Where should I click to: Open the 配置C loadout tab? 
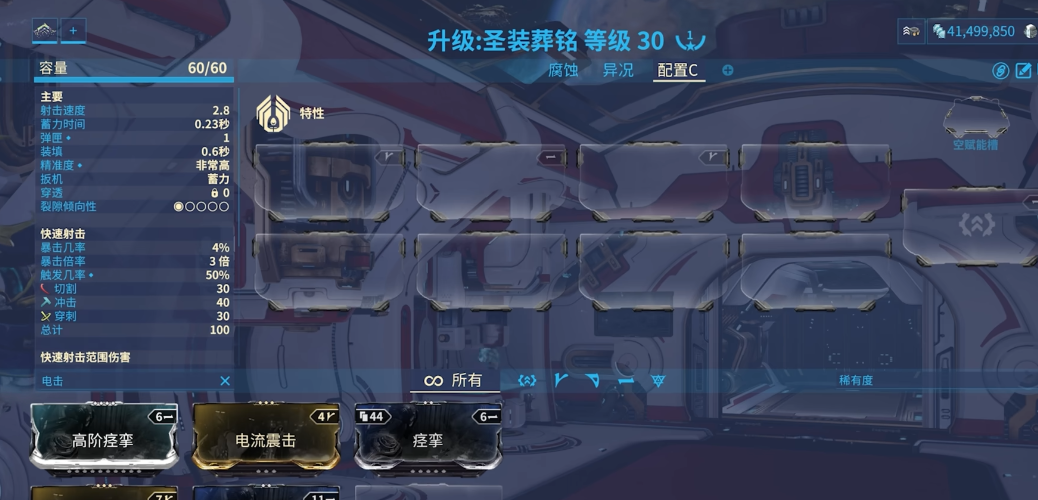(677, 70)
